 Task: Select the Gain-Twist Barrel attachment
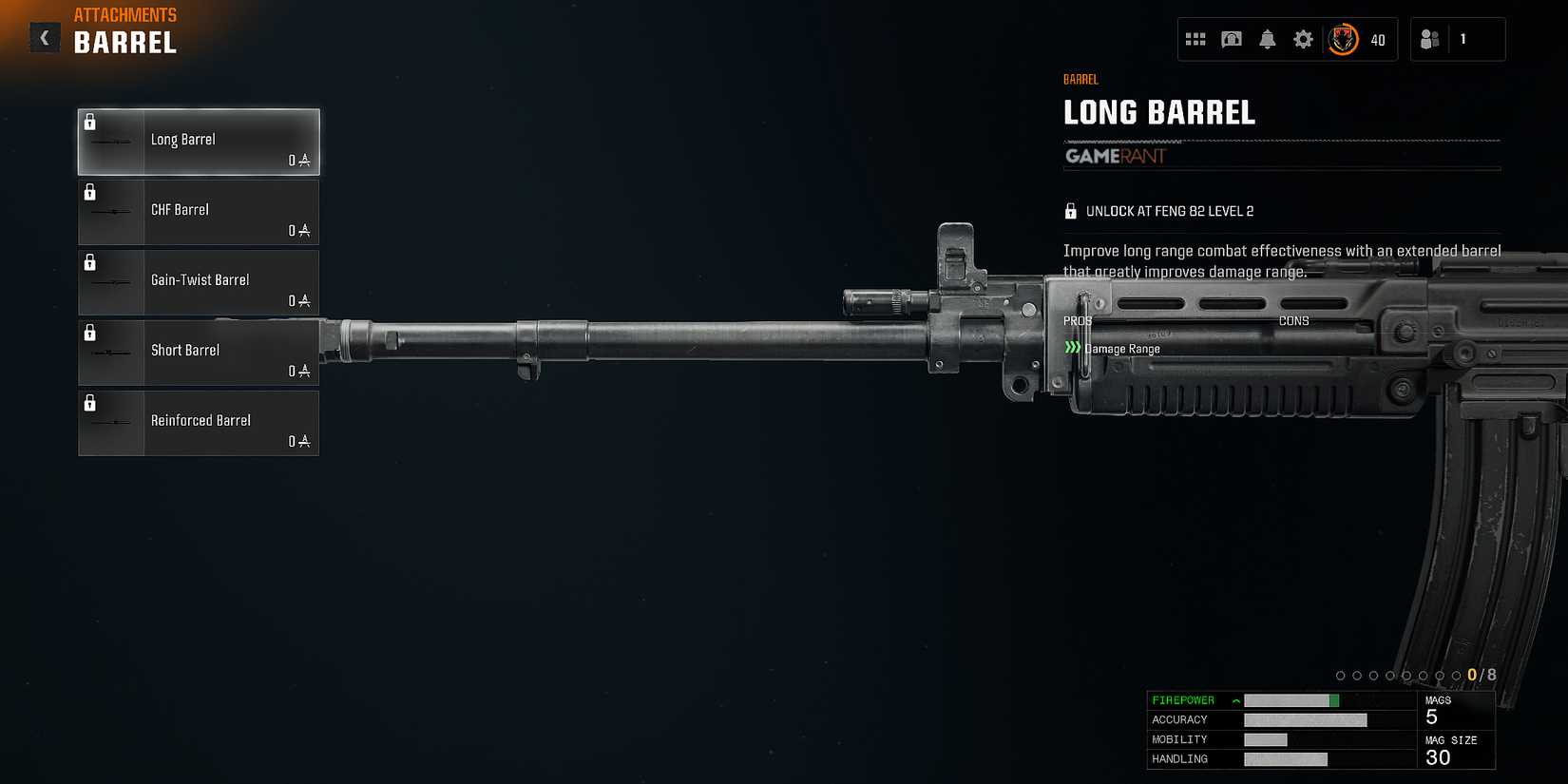(x=198, y=281)
